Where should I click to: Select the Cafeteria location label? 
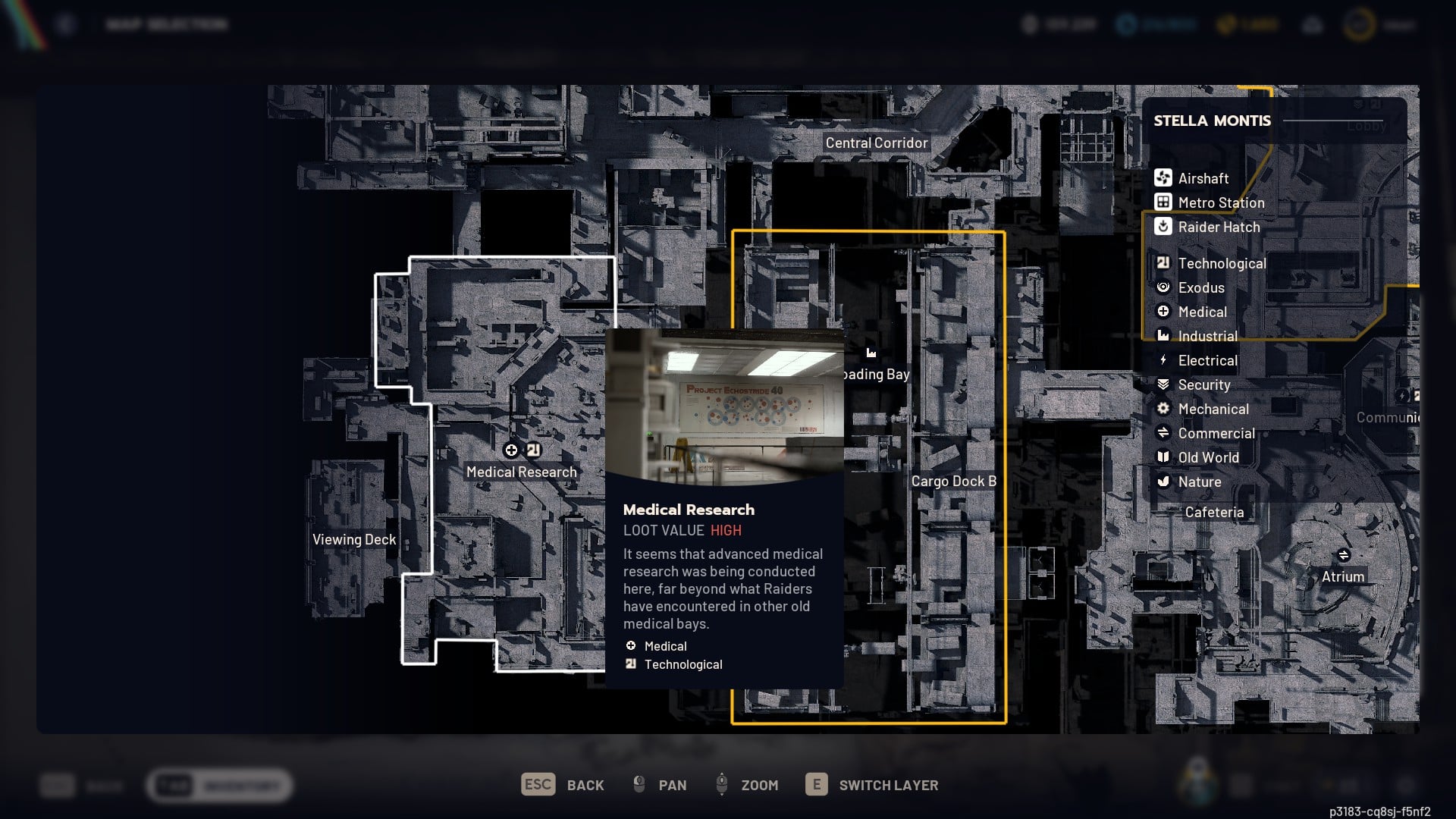[1214, 512]
